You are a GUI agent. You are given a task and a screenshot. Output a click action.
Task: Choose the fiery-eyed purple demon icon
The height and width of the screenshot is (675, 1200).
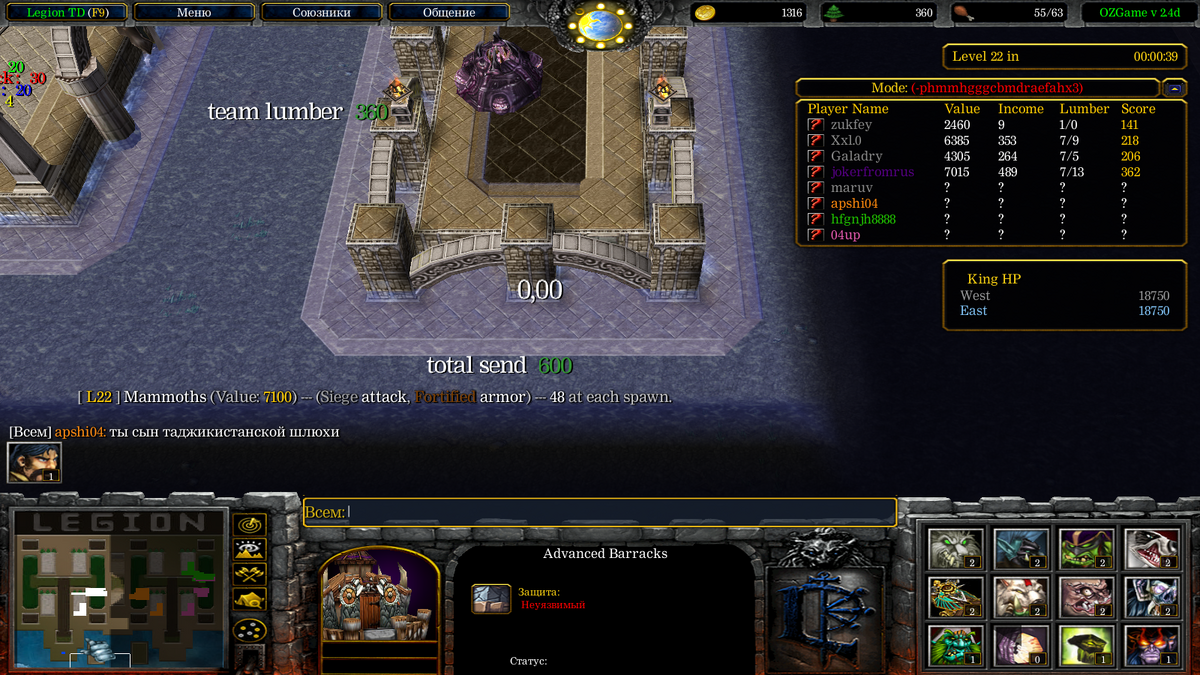[1150, 645]
